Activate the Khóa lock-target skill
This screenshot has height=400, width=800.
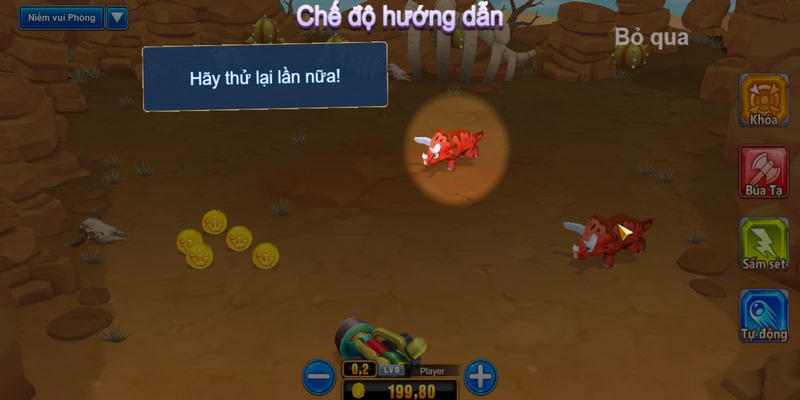(x=764, y=100)
